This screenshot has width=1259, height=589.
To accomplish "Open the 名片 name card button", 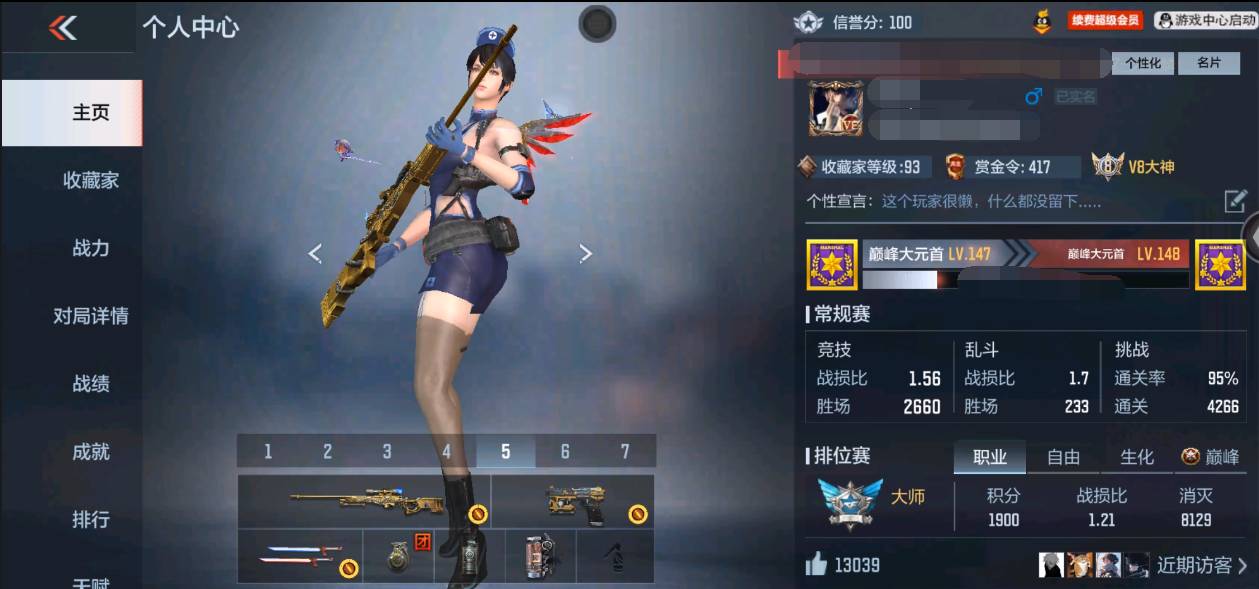I will point(1208,63).
